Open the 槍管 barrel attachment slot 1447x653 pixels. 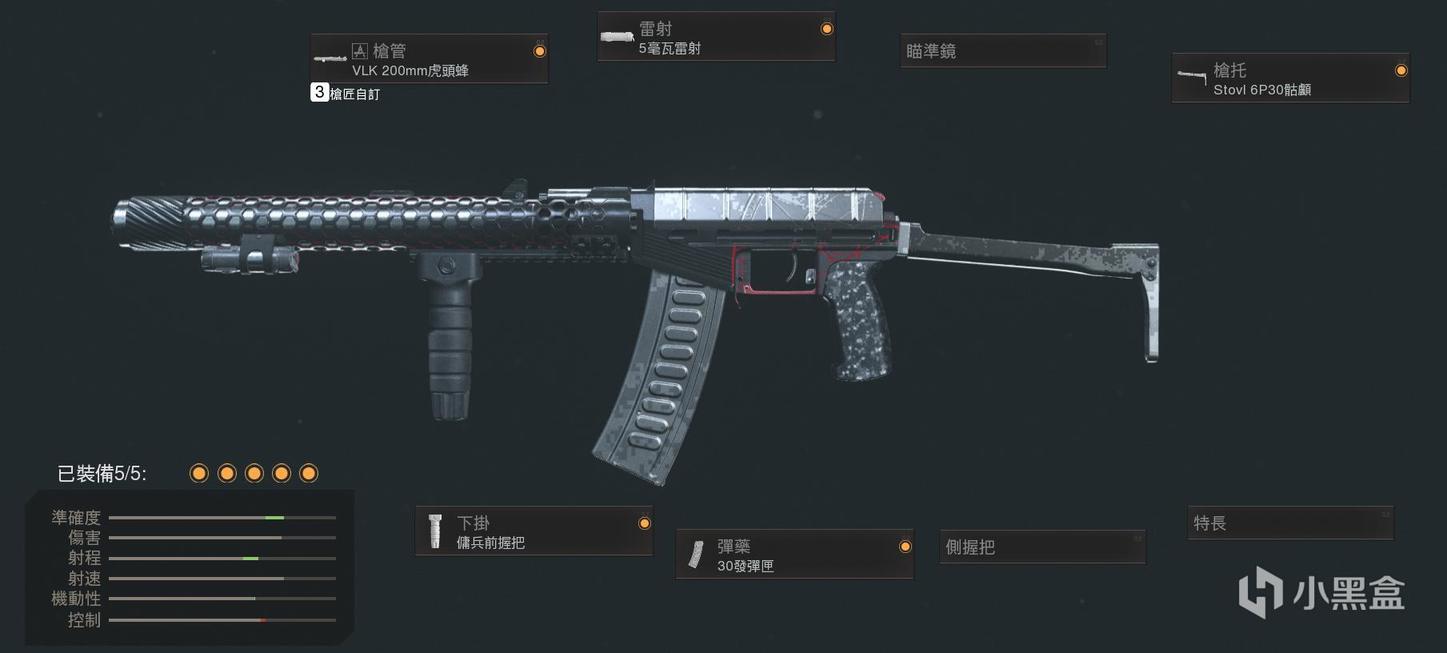[429, 60]
